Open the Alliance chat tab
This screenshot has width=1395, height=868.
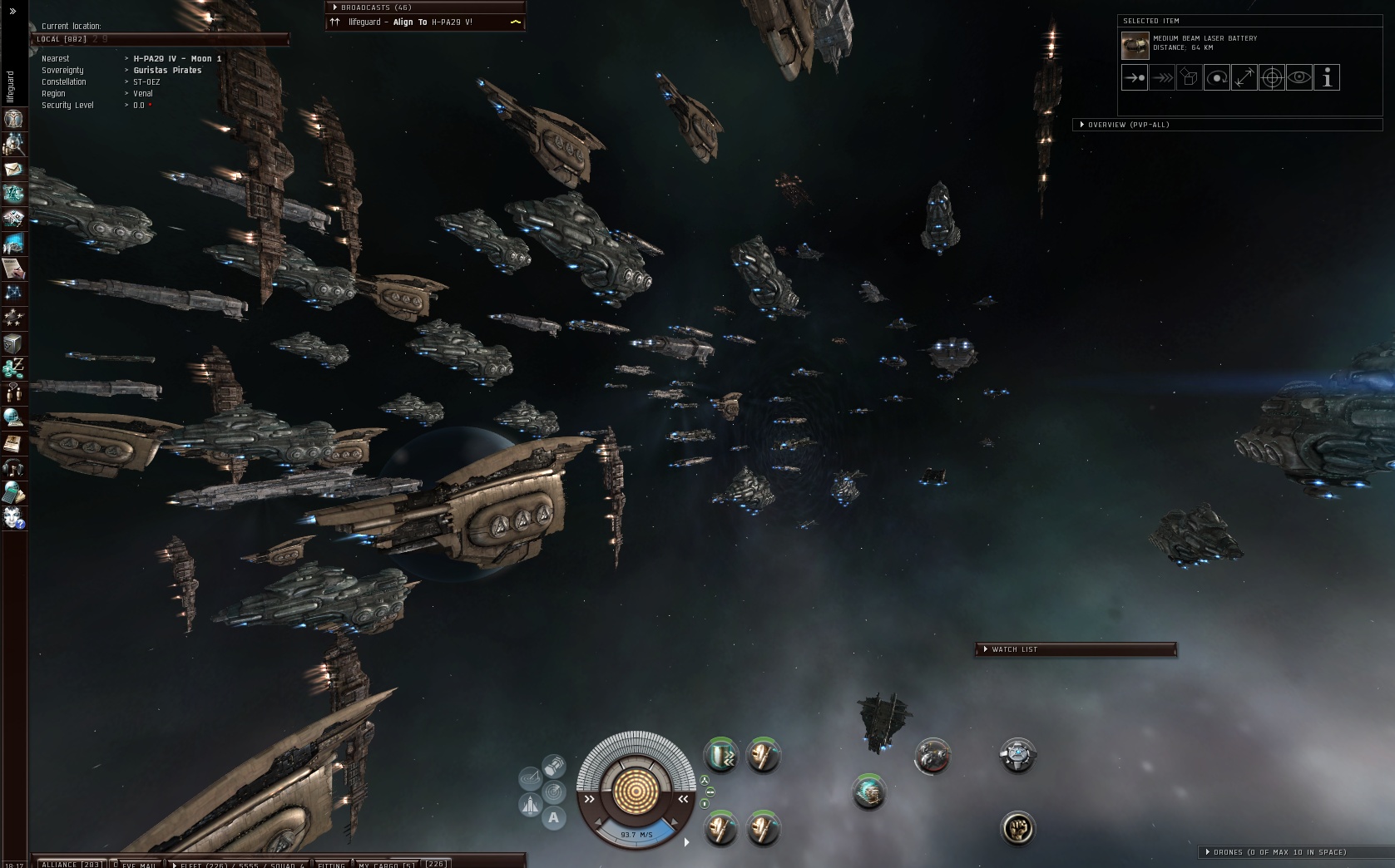[71, 864]
